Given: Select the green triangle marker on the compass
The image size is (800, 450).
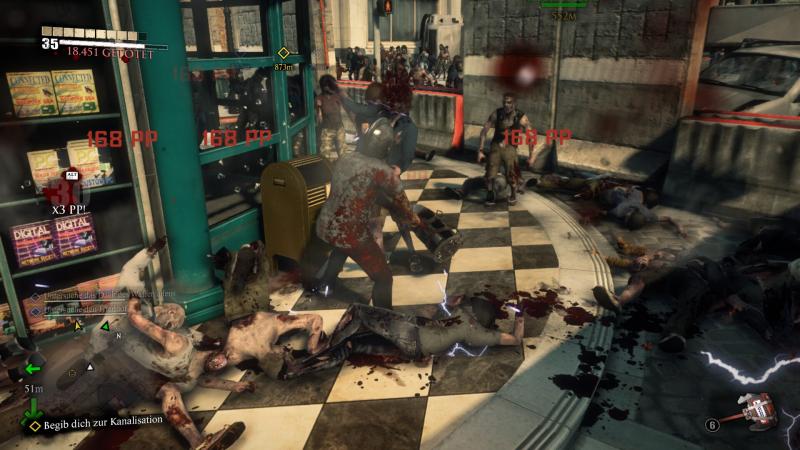Looking at the screenshot, I should point(105,326).
